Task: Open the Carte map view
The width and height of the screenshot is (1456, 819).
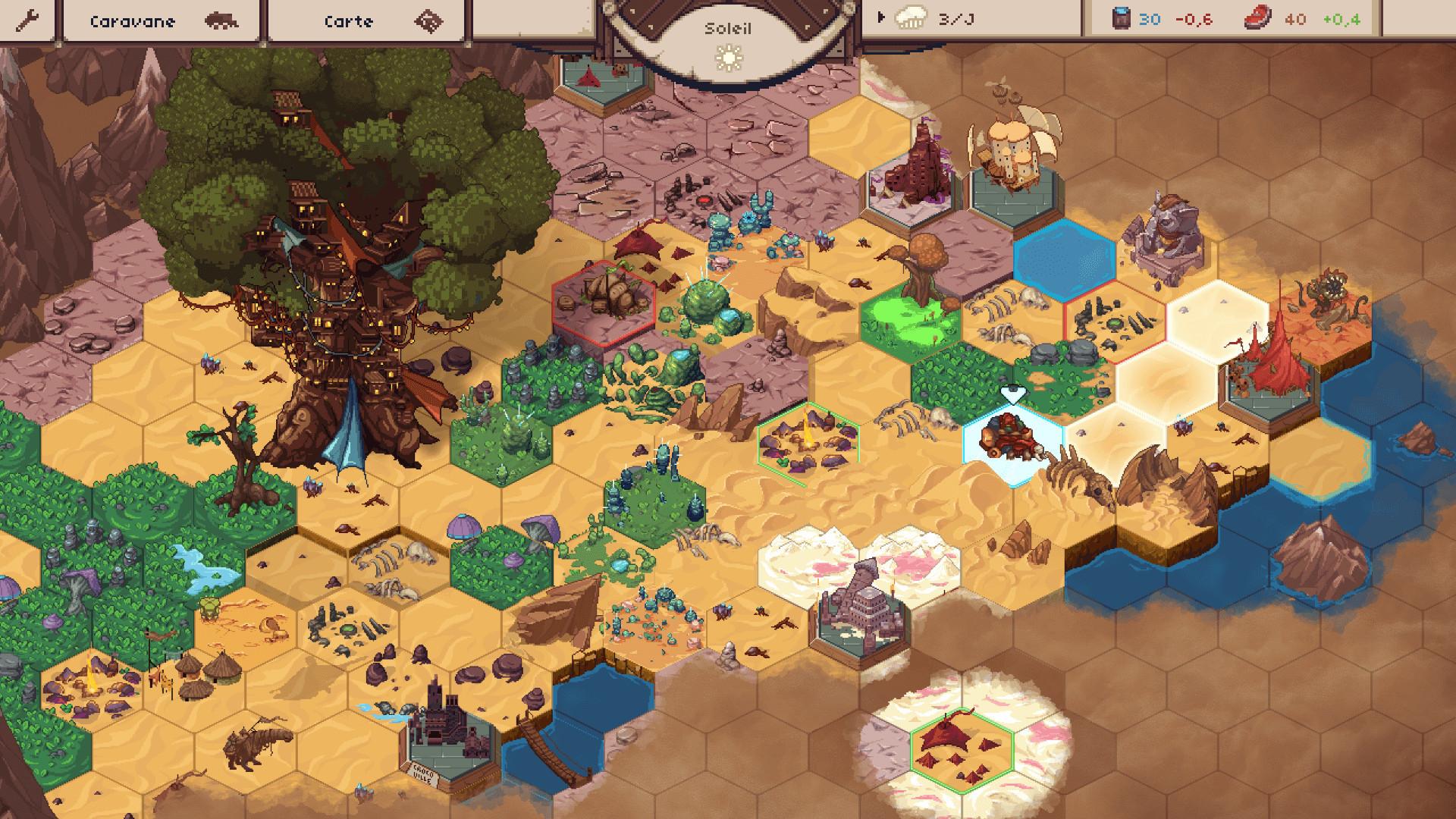Action: (366, 20)
